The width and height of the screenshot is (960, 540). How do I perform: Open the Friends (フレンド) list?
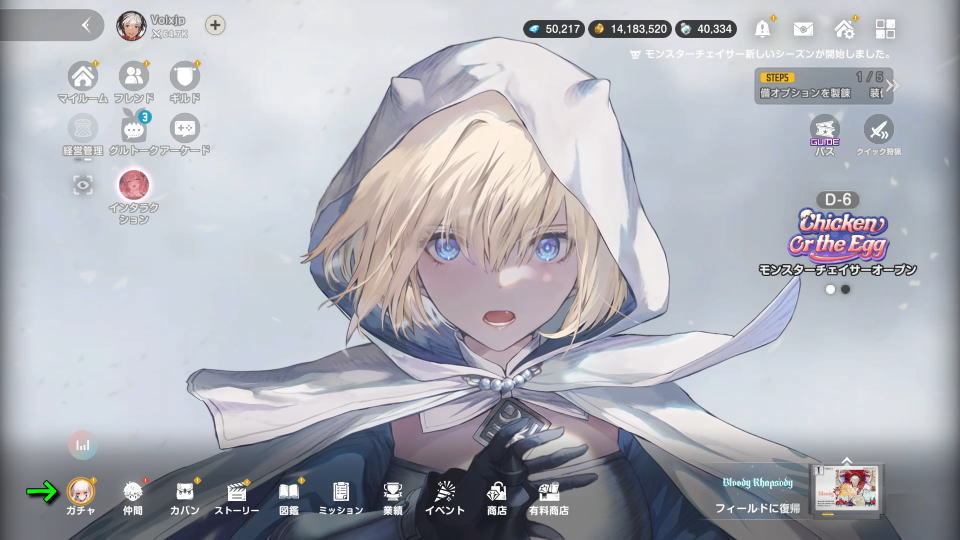point(133,77)
